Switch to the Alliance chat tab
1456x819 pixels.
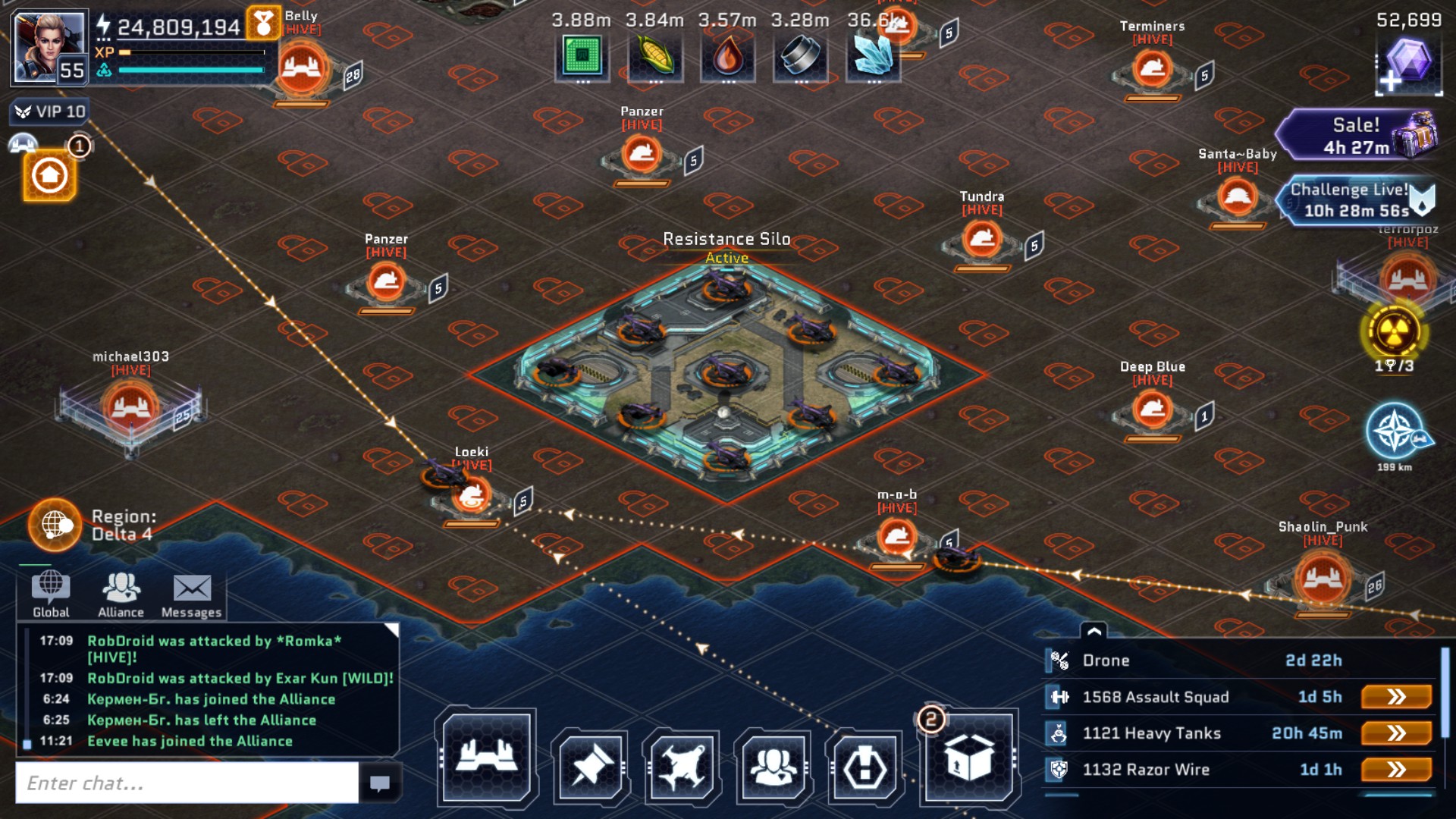(121, 595)
